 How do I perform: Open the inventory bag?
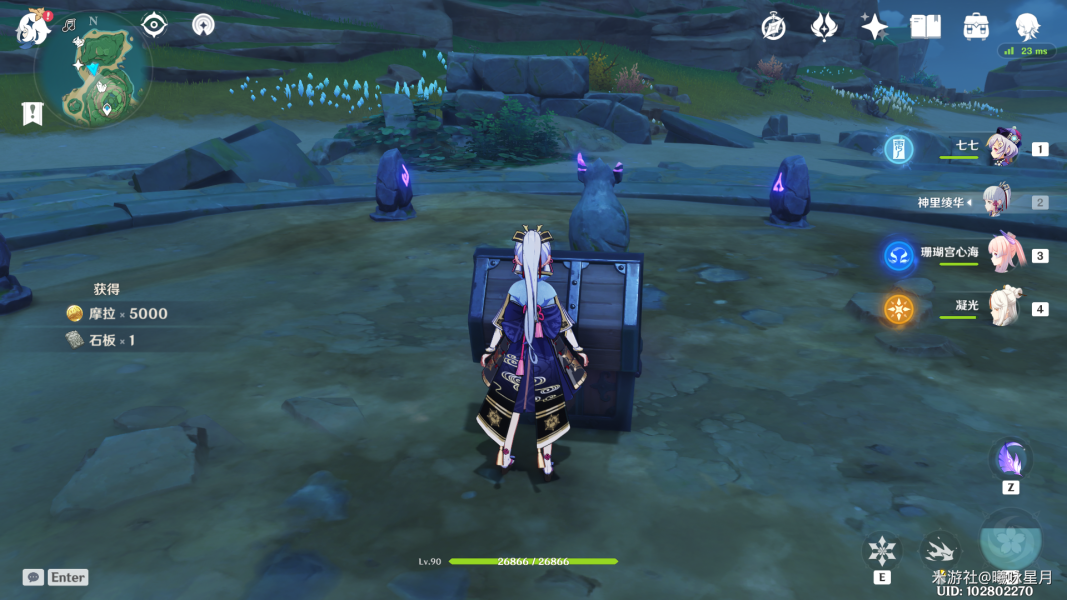tap(976, 27)
